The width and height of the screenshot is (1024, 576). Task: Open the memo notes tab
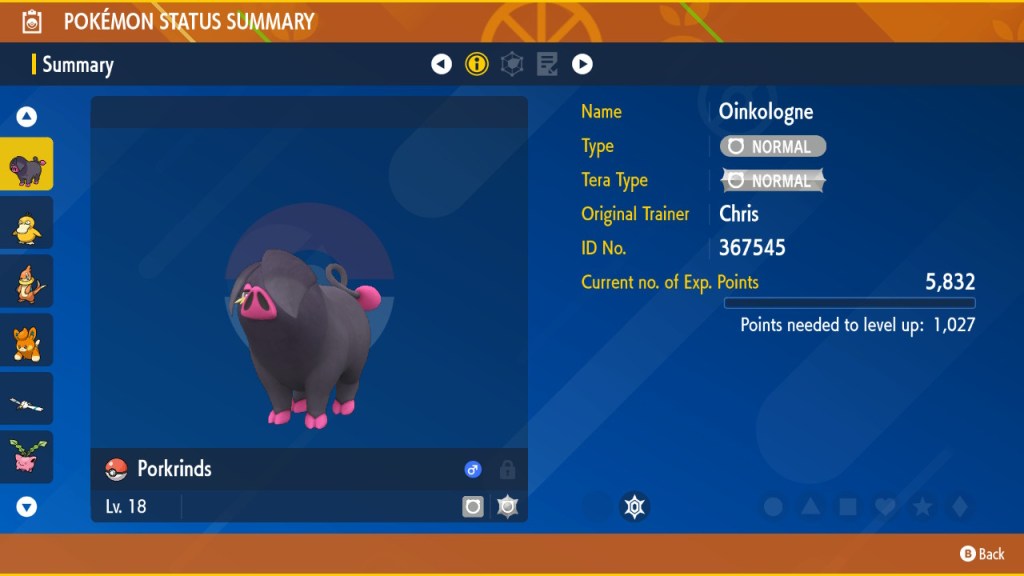point(547,65)
